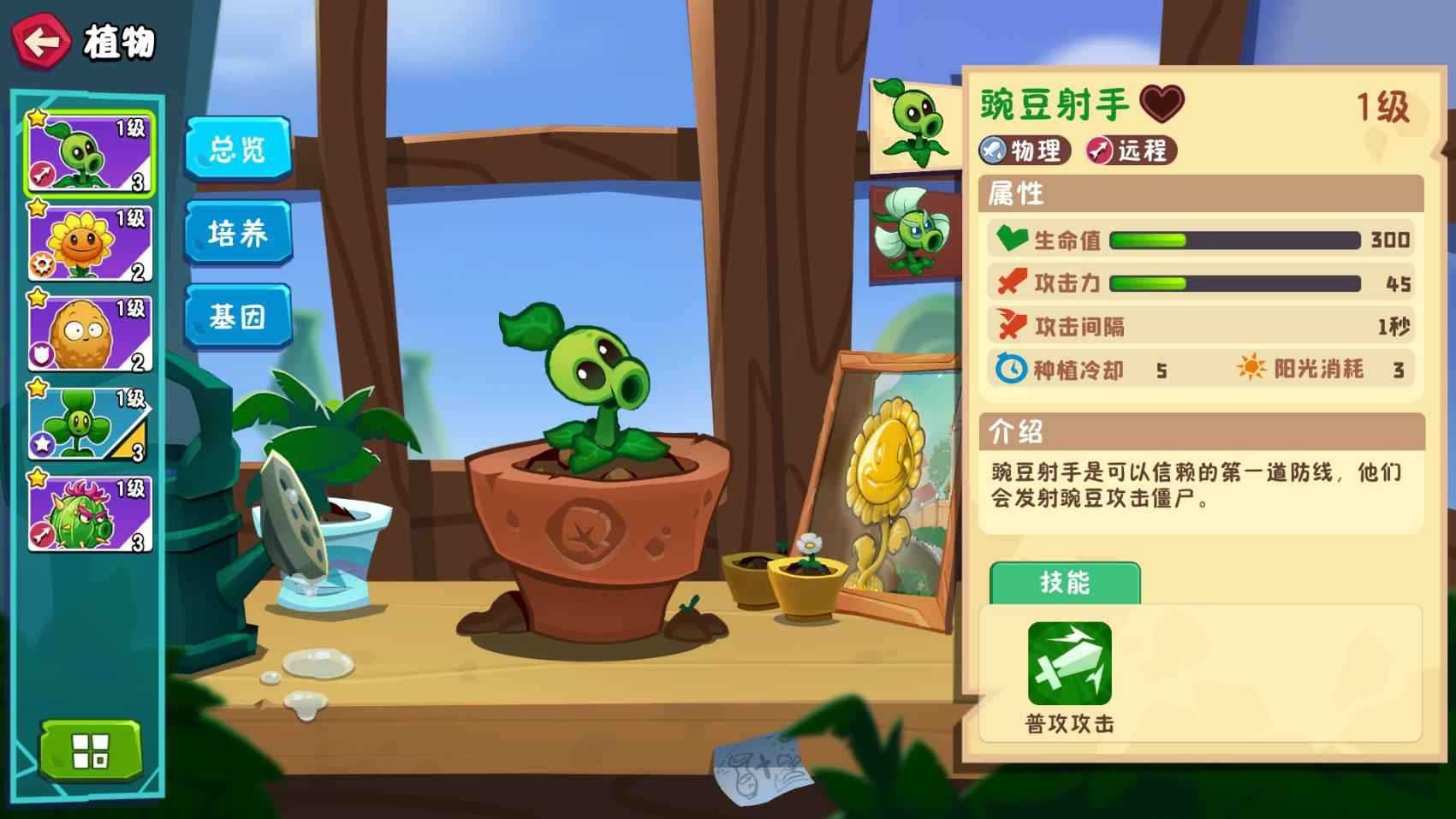Select the cactus plant at list bottom

(88, 513)
